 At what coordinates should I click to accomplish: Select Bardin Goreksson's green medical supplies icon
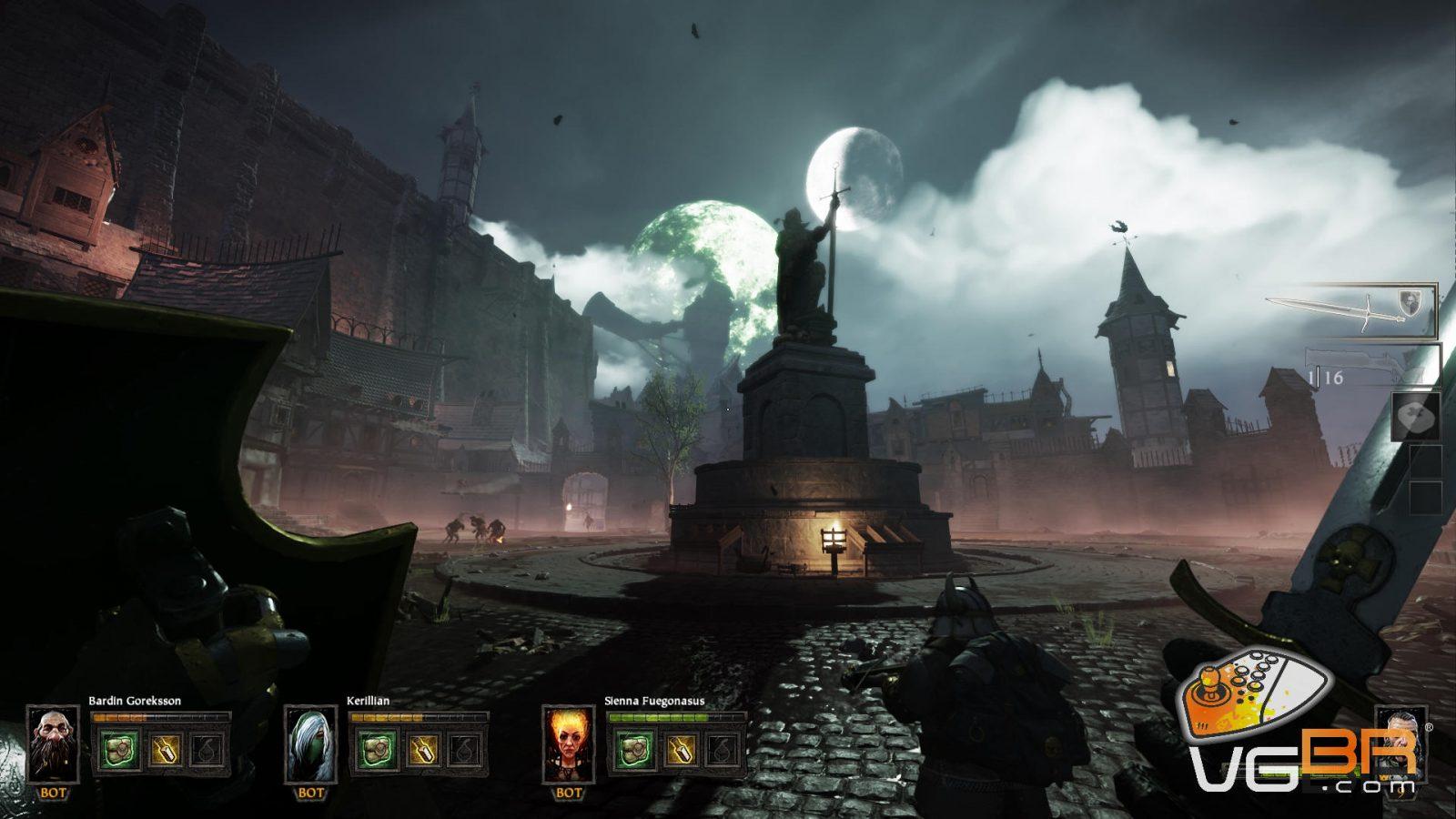(116, 750)
